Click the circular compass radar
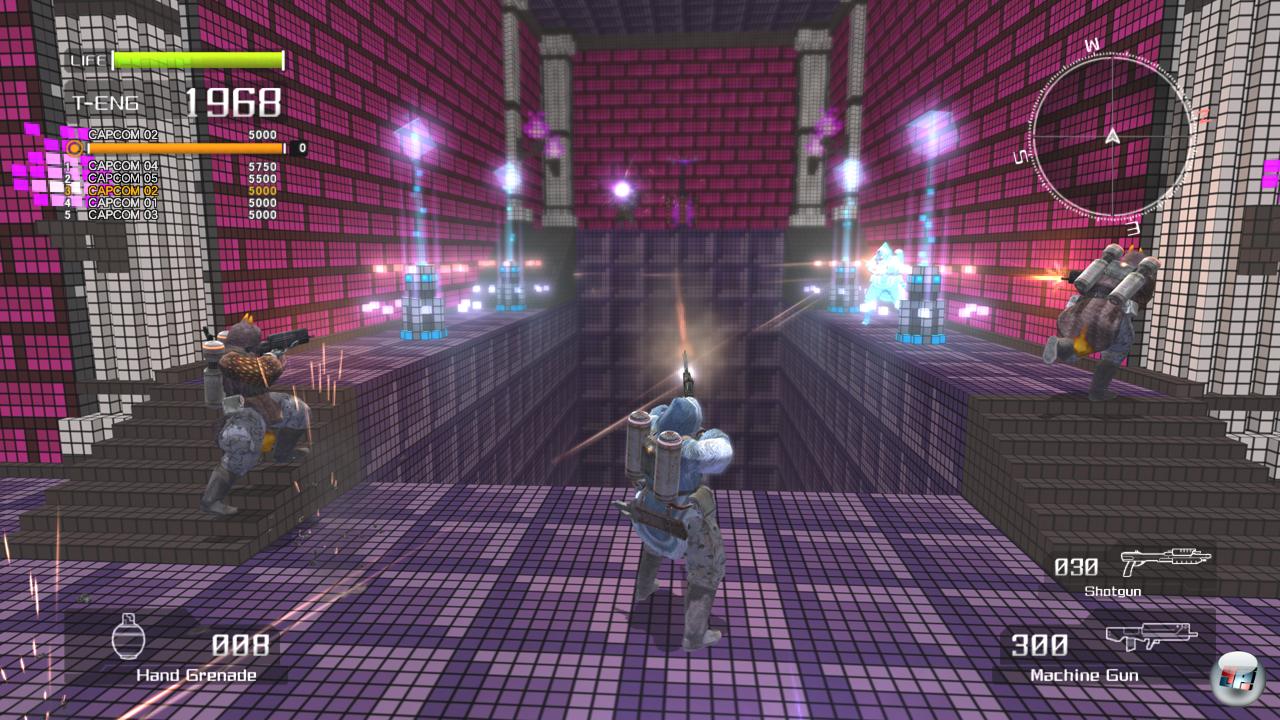1280x720 pixels. 1111,137
